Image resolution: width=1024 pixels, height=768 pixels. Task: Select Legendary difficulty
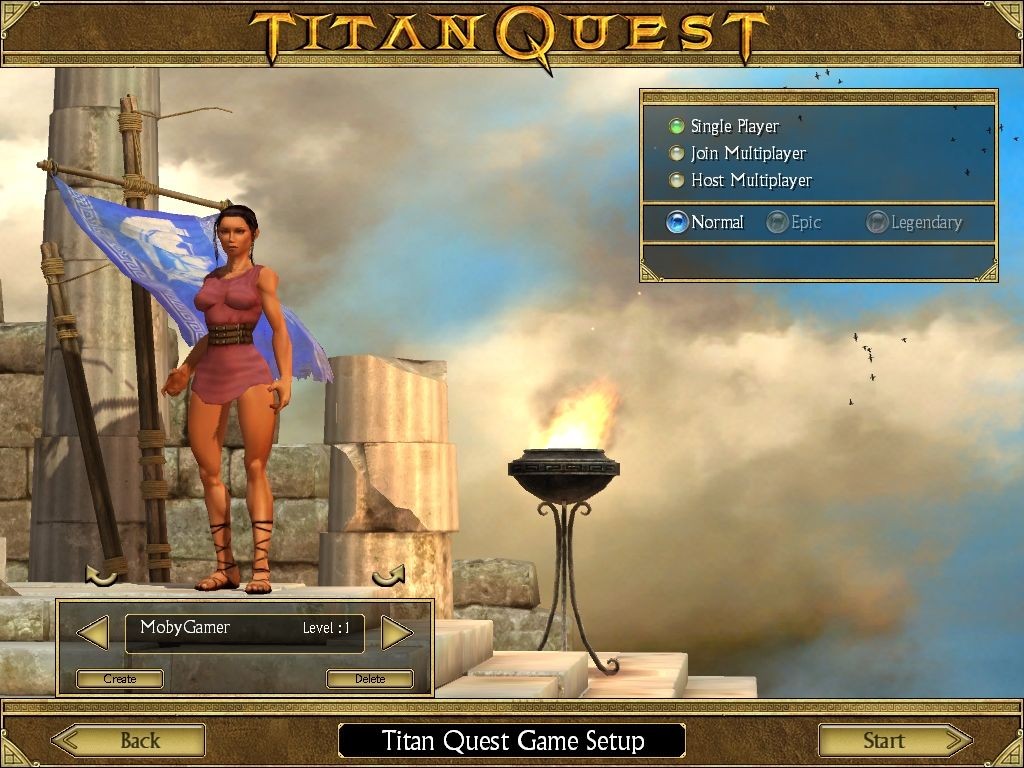coord(877,222)
